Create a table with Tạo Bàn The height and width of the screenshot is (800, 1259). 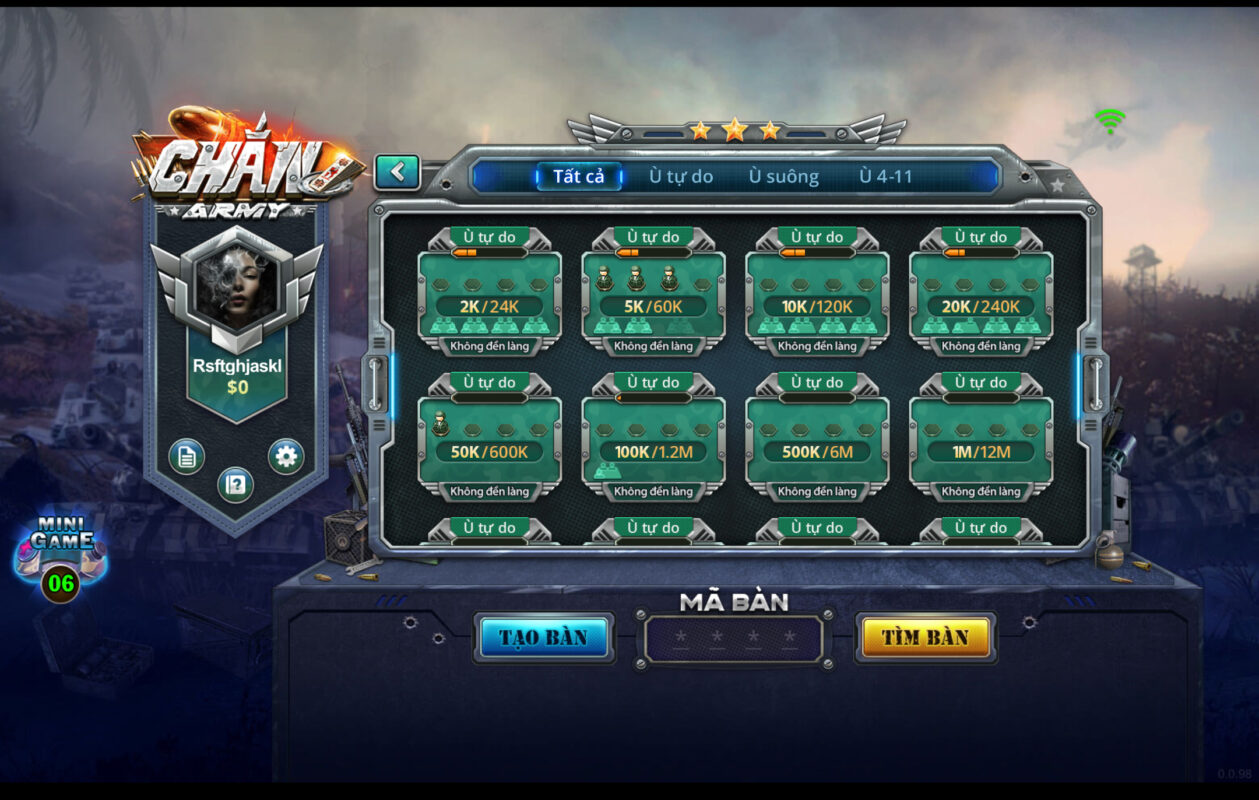pos(544,638)
